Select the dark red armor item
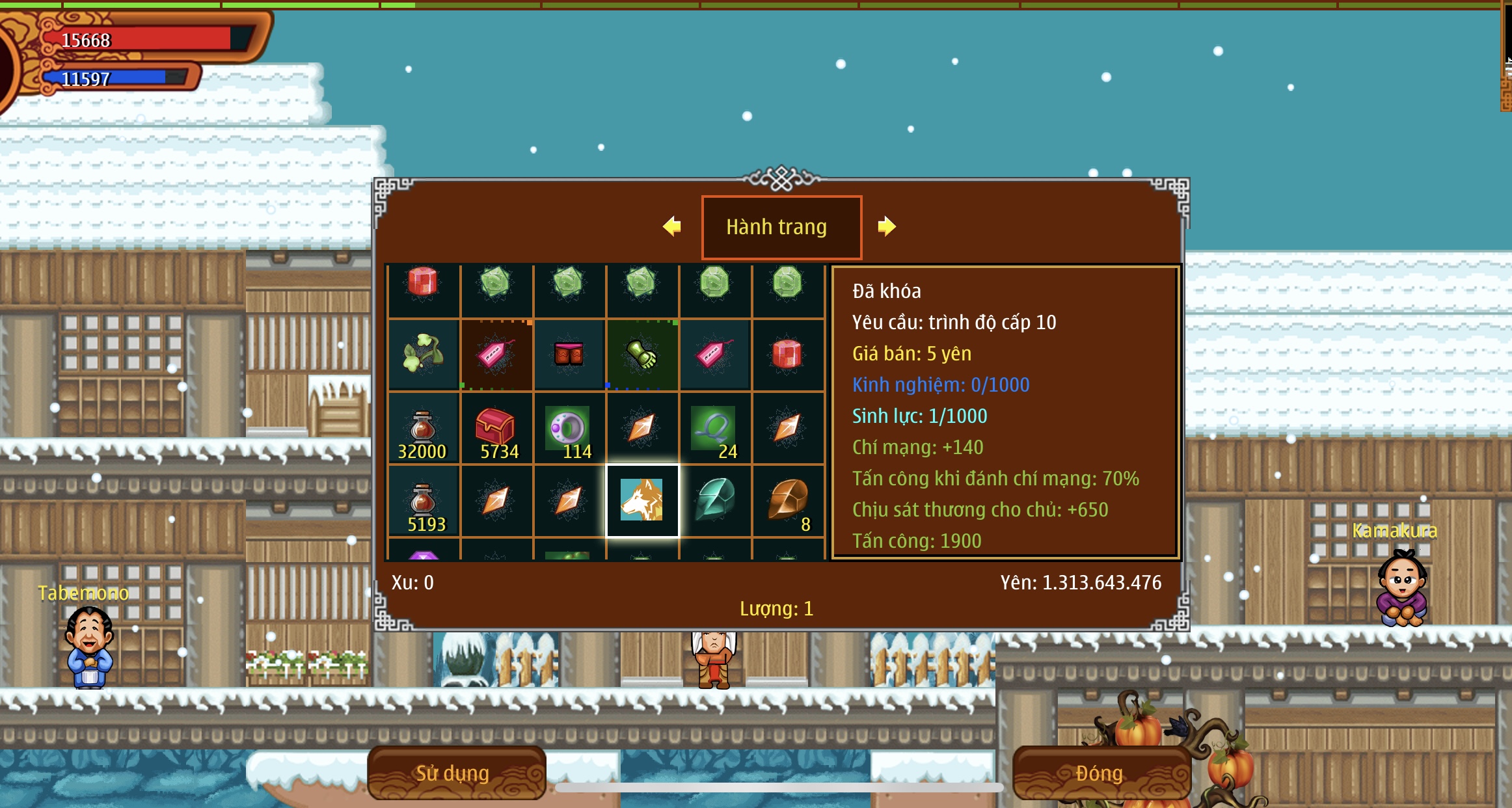Image resolution: width=1512 pixels, height=808 pixels. (x=569, y=355)
